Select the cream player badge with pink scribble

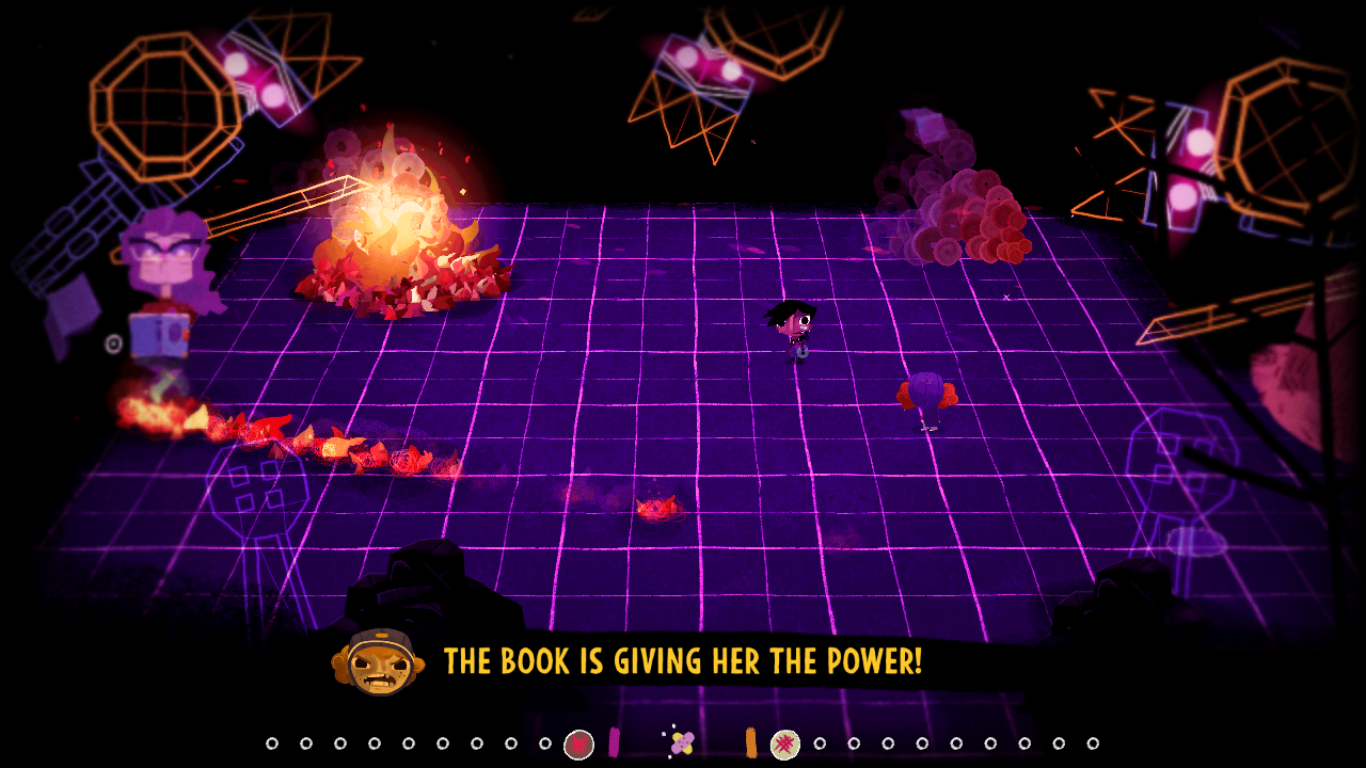[x=785, y=744]
